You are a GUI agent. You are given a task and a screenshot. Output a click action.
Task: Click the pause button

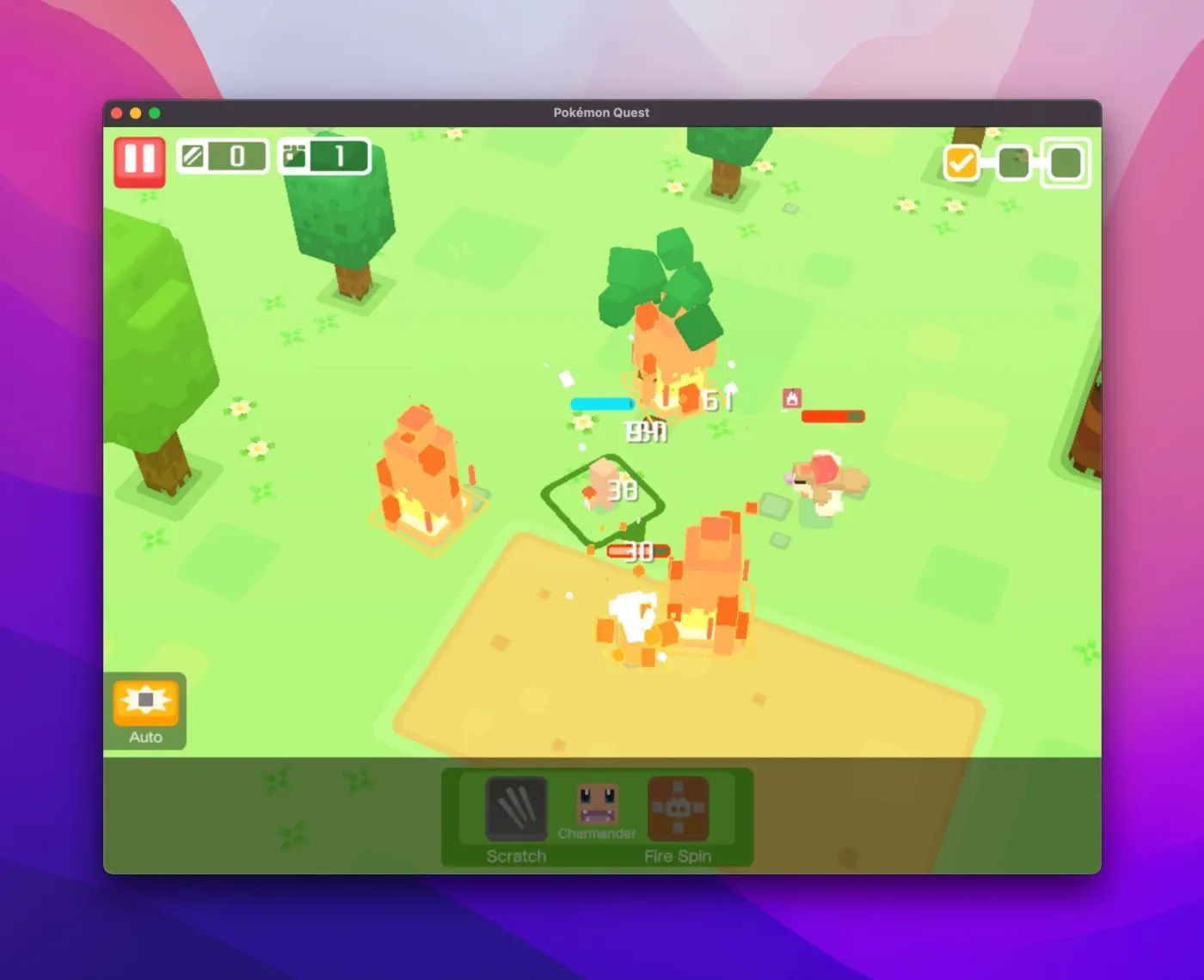coord(140,160)
